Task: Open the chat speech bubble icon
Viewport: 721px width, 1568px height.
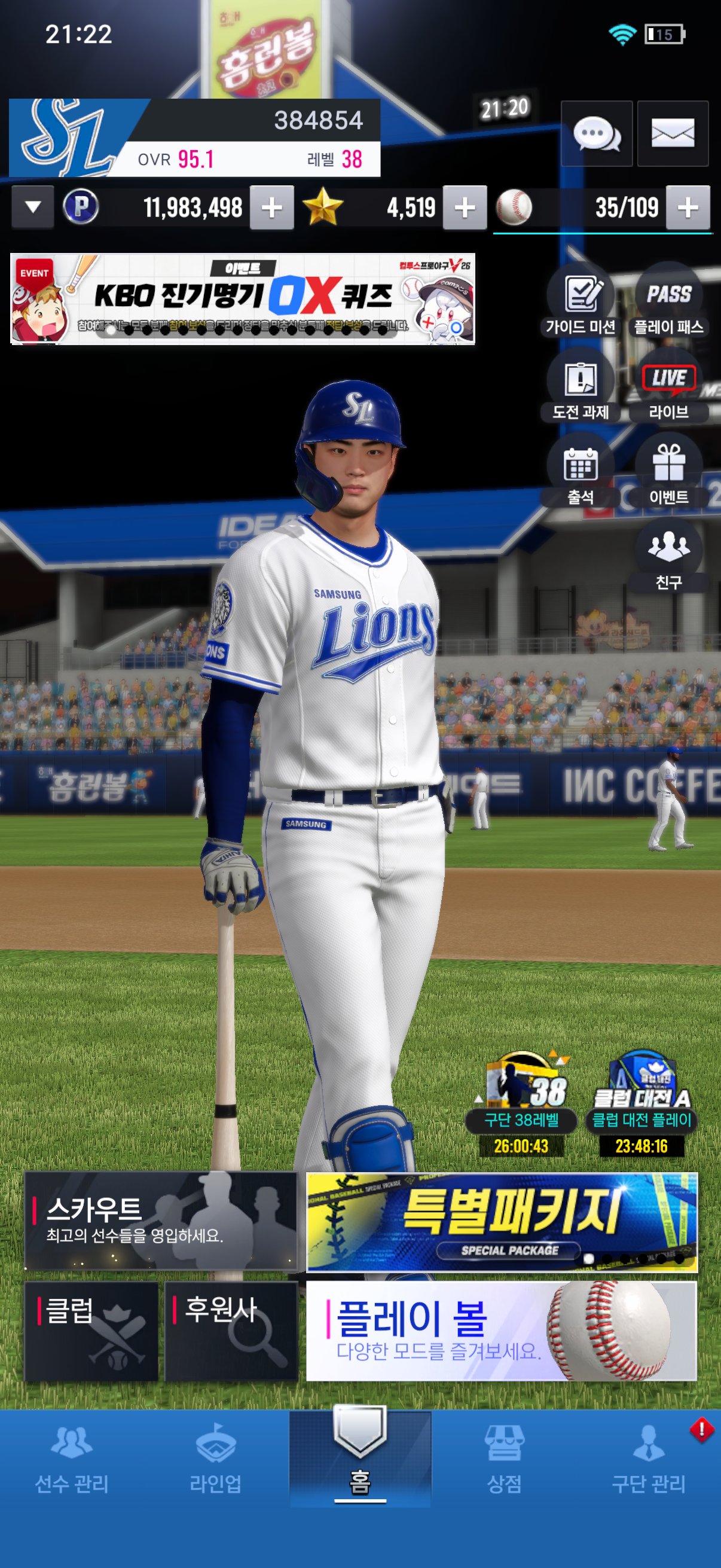Action: pyautogui.click(x=596, y=133)
